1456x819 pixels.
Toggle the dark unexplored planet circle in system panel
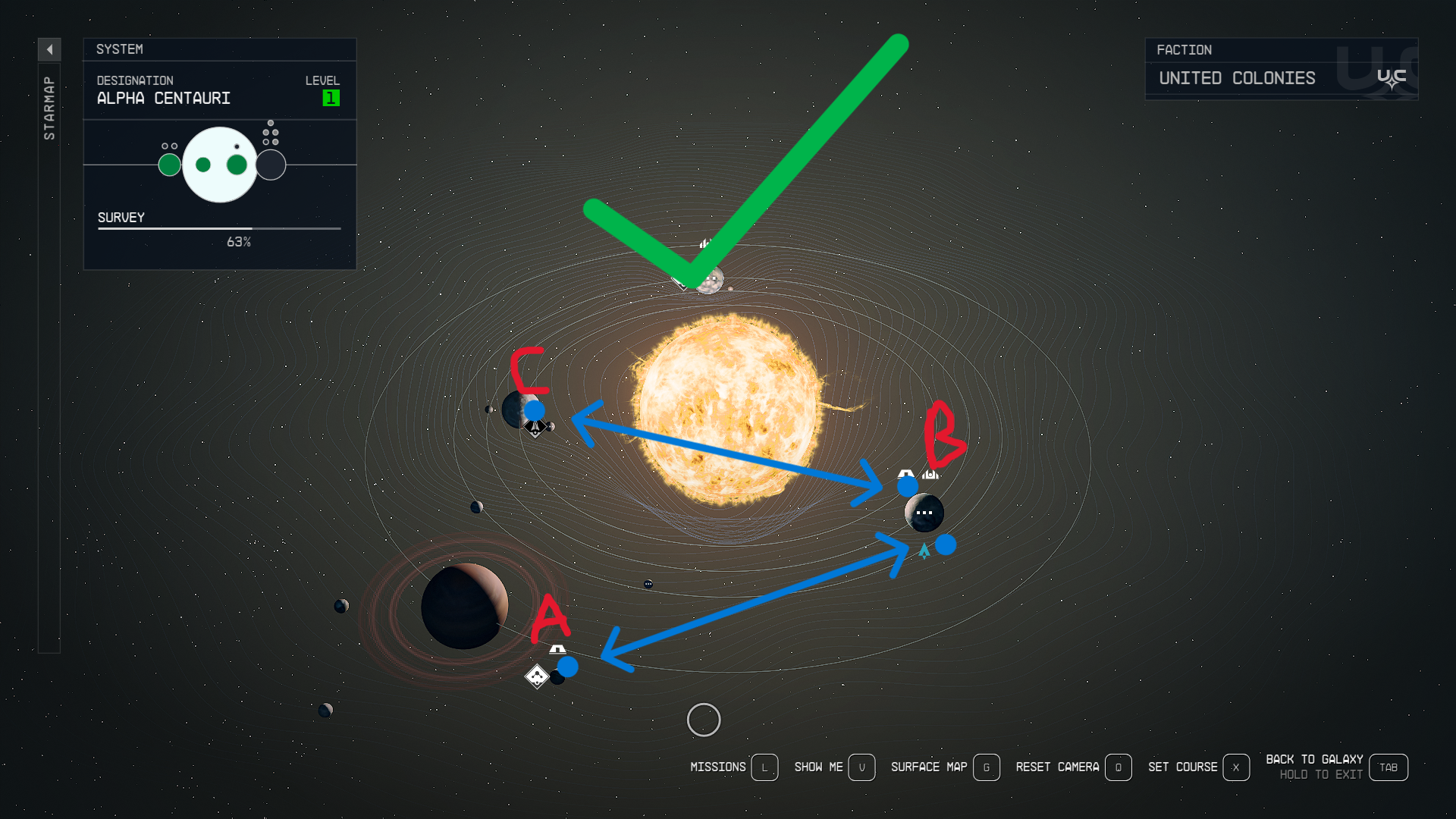pos(271,163)
